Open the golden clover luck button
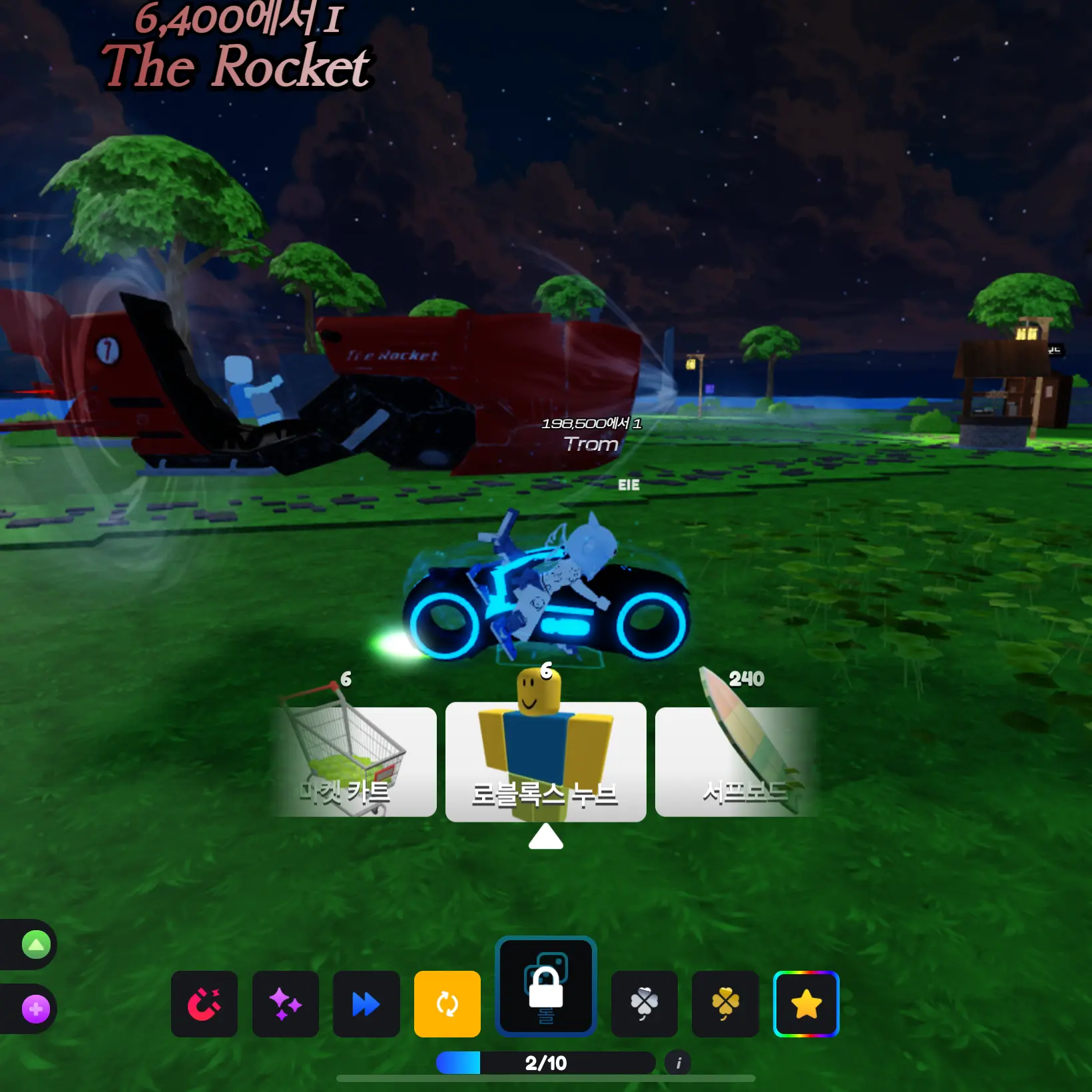 pos(725,1003)
